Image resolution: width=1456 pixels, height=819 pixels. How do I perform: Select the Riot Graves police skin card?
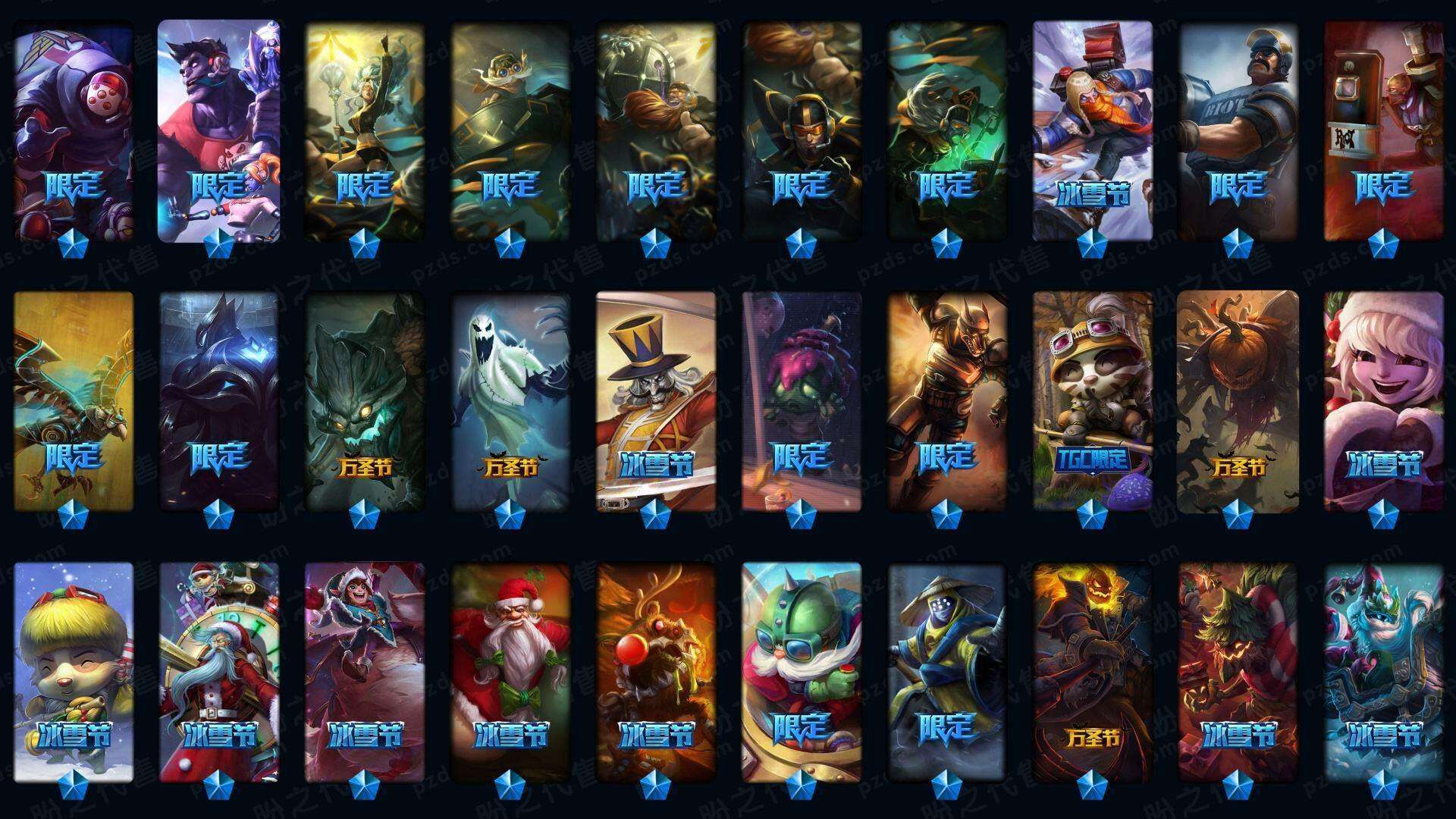click(1238, 129)
